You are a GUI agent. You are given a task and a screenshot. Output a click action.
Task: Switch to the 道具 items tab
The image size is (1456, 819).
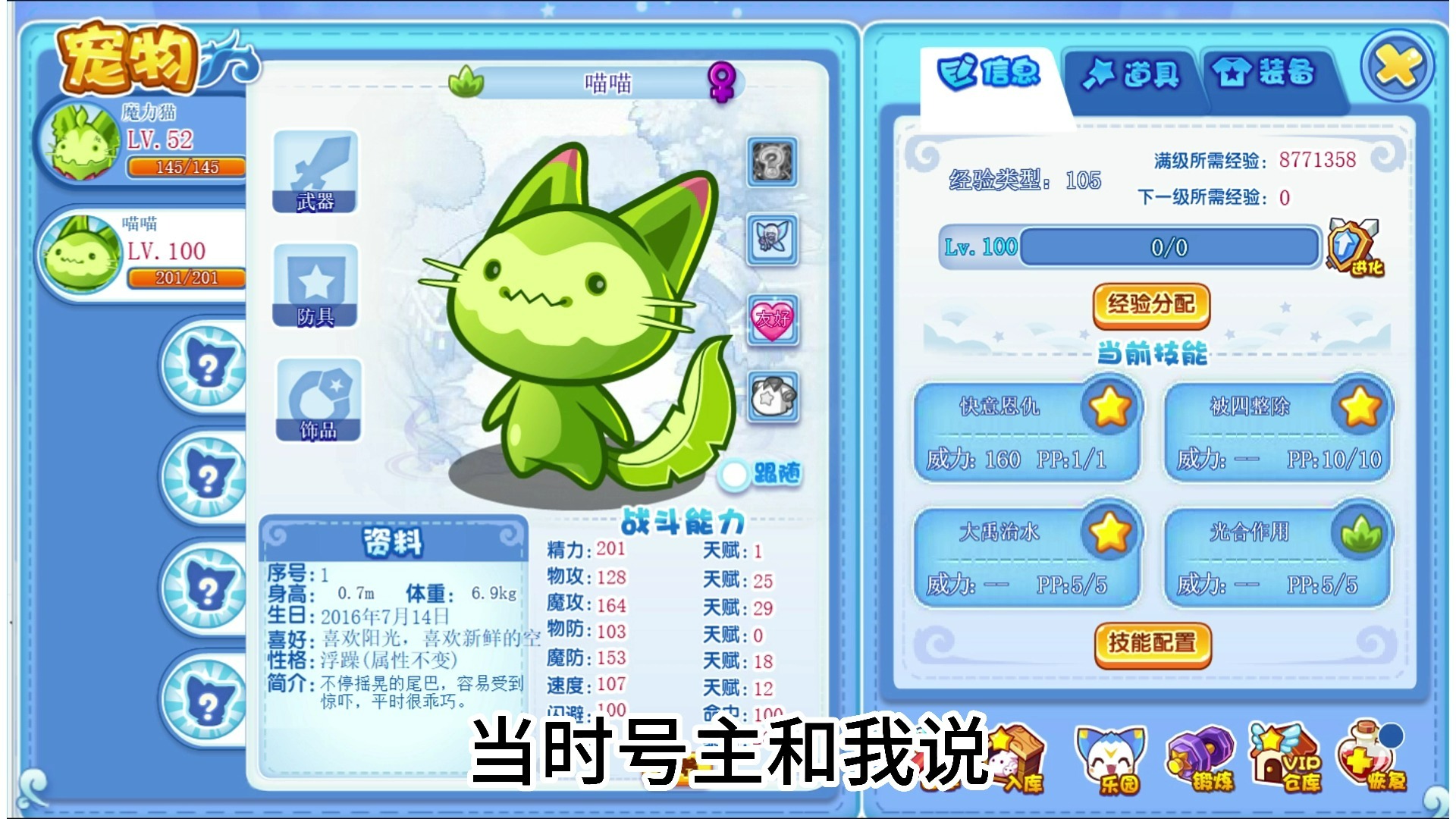1130,74
